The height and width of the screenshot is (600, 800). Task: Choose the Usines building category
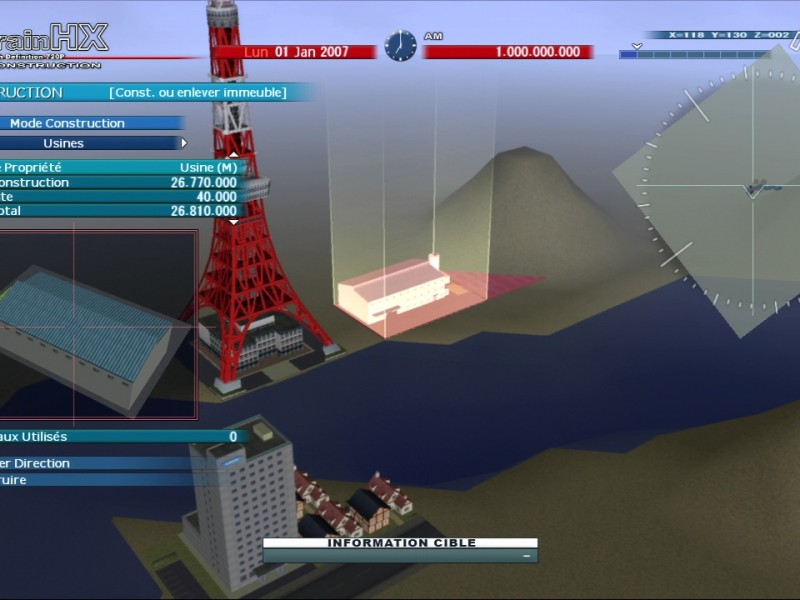point(64,143)
